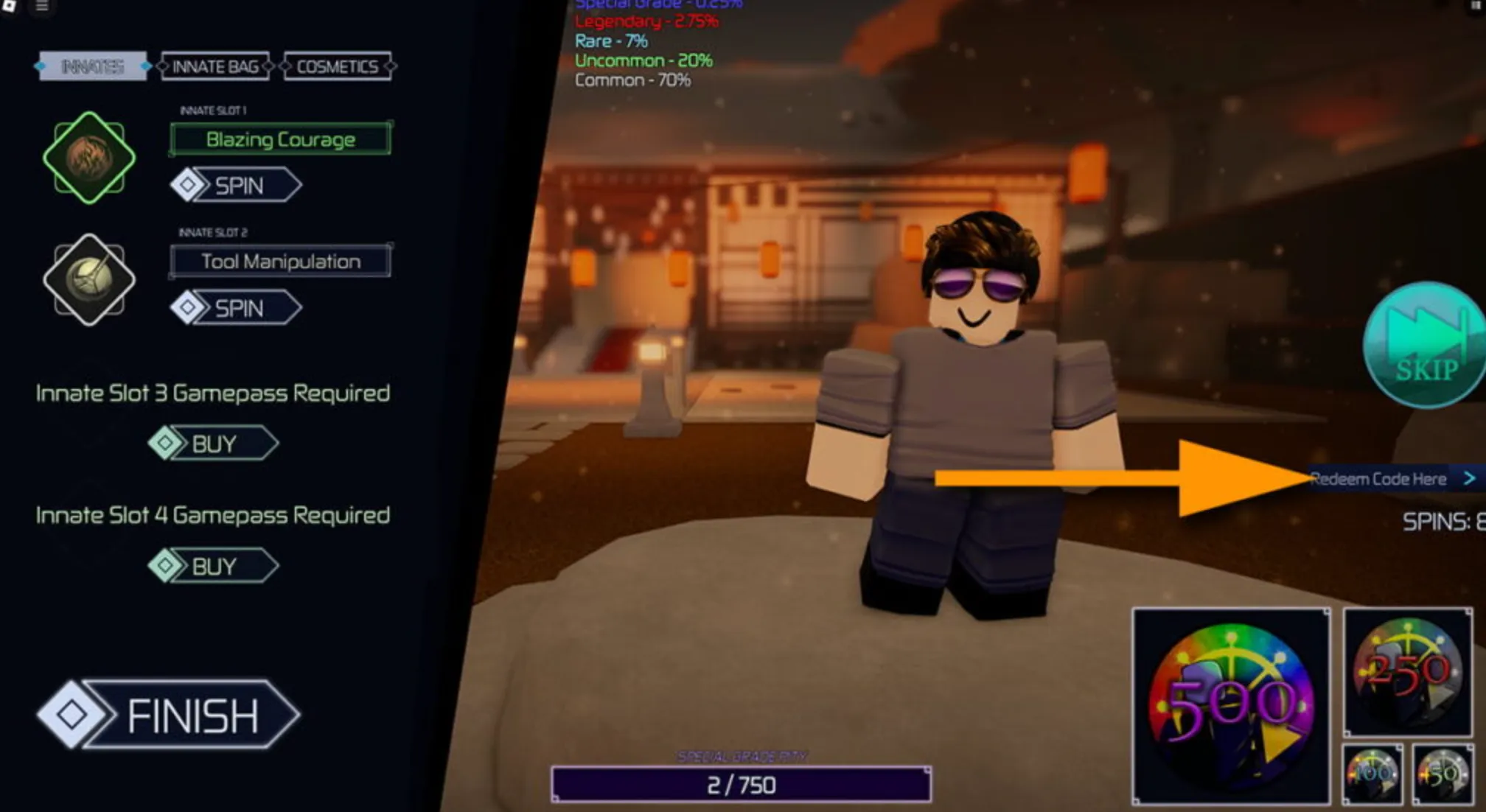Select the Blazing Courage name field
1486x812 pixels.
click(x=280, y=139)
